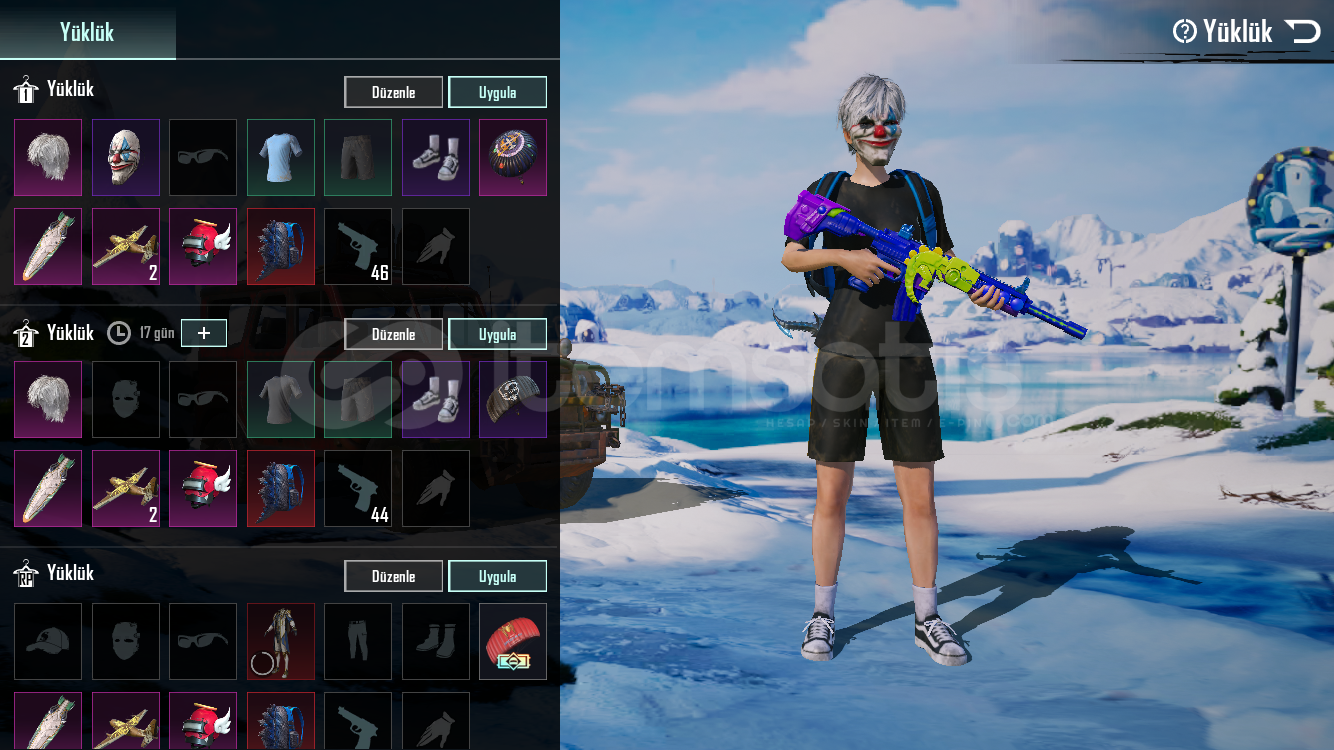Image resolution: width=1334 pixels, height=750 pixels.
Task: Open the weapon slot showing 44
Action: 358,488
